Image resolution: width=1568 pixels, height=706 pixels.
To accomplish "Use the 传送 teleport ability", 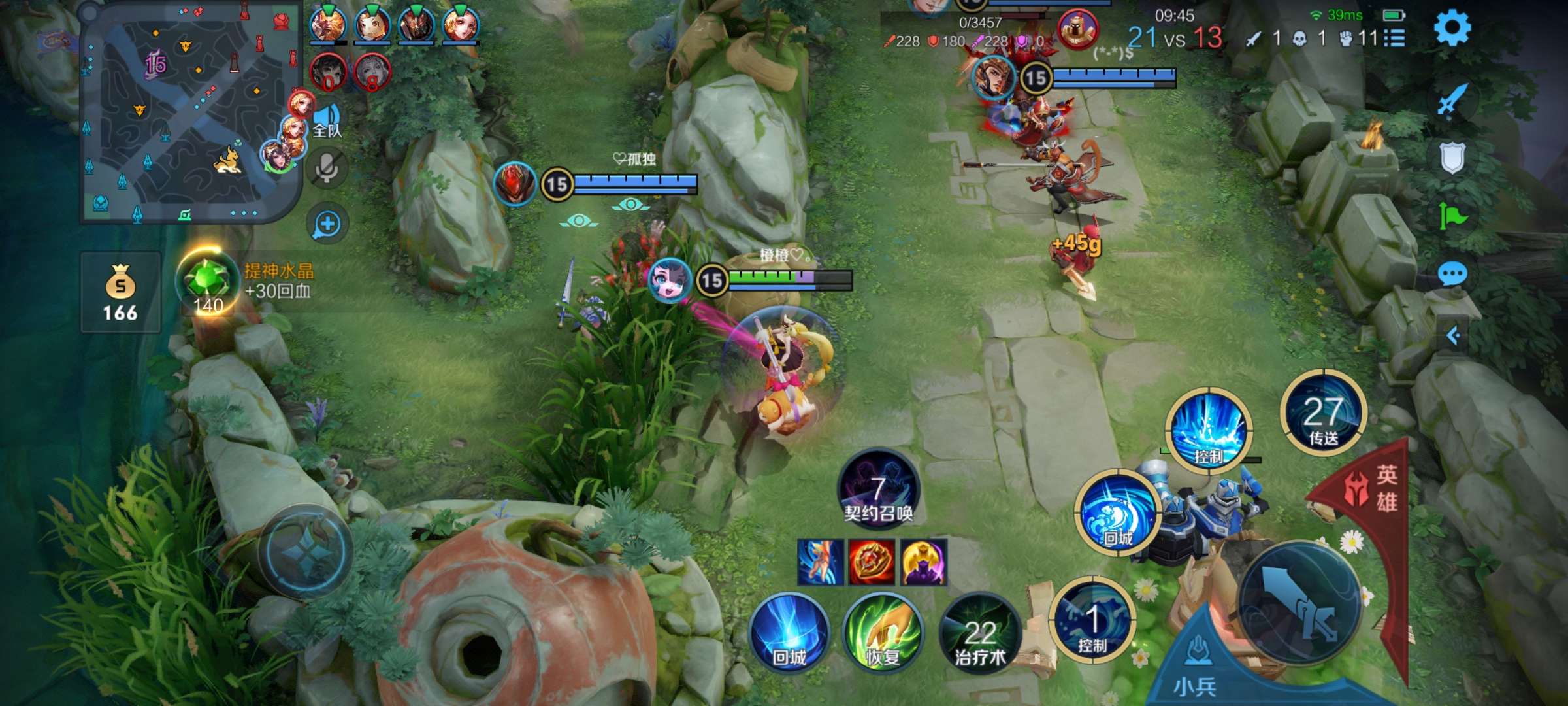I will tap(1323, 413).
